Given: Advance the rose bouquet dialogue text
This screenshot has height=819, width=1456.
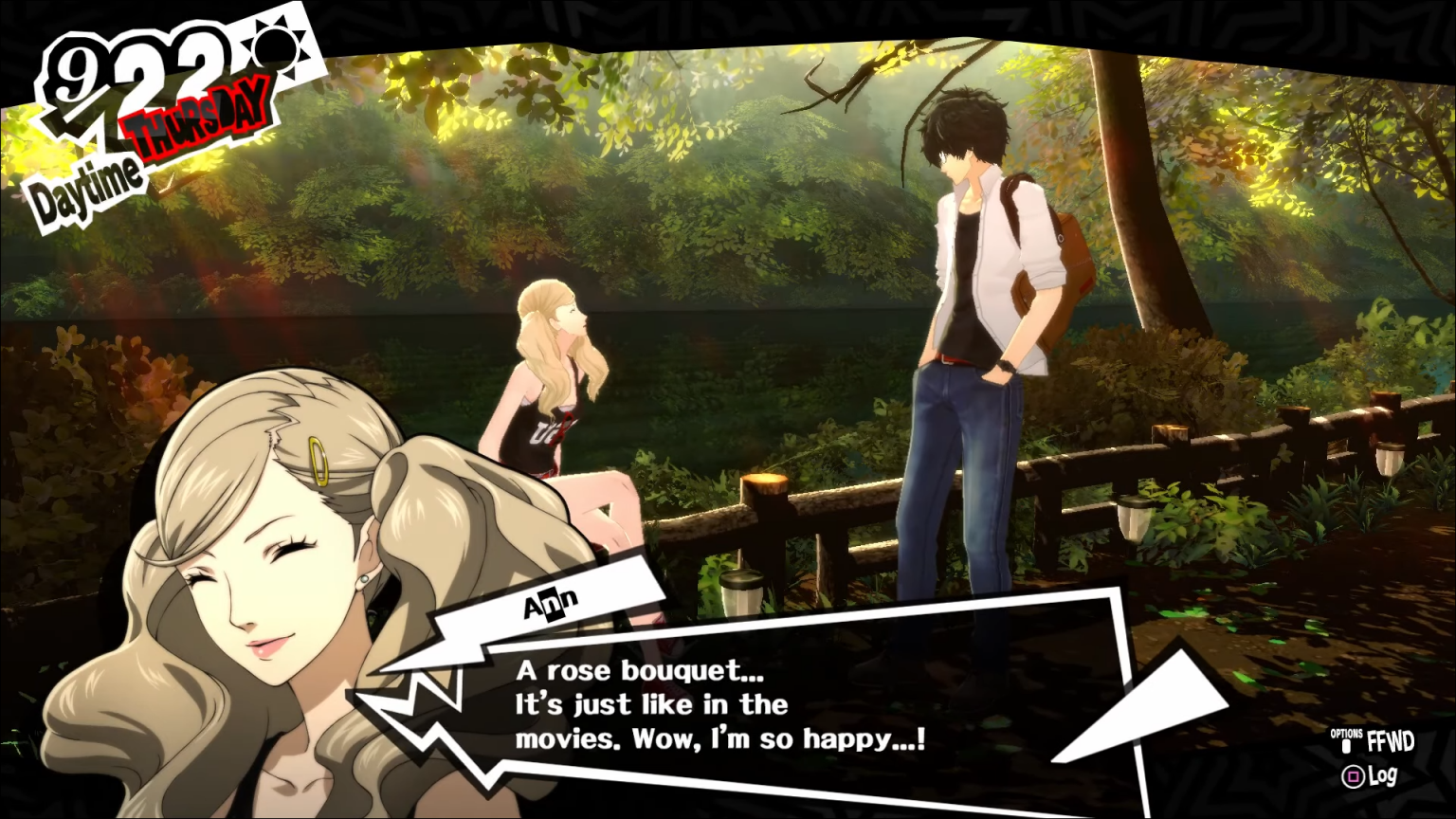Looking at the screenshot, I should [720, 704].
